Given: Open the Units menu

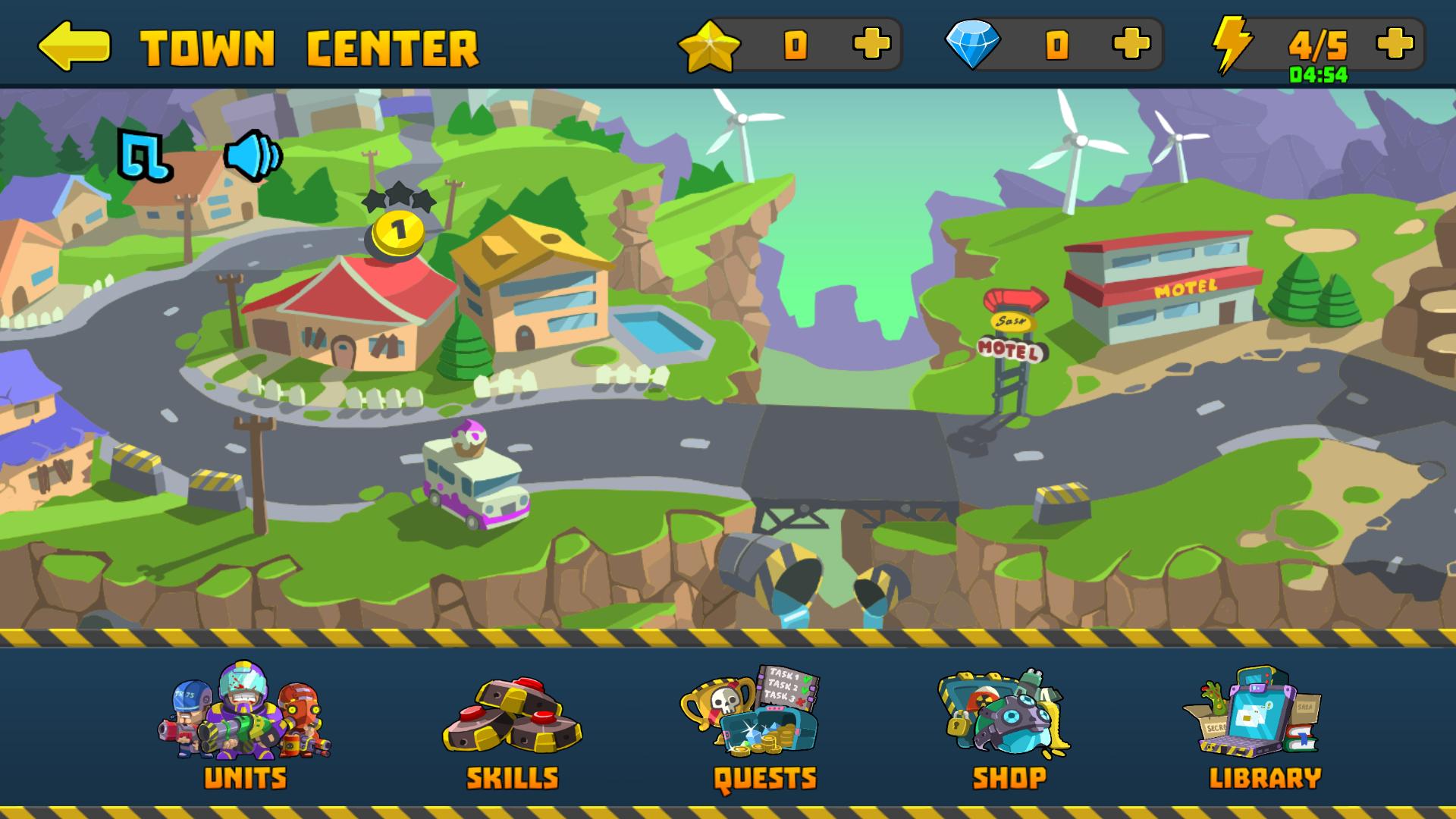Looking at the screenshot, I should click(244, 728).
